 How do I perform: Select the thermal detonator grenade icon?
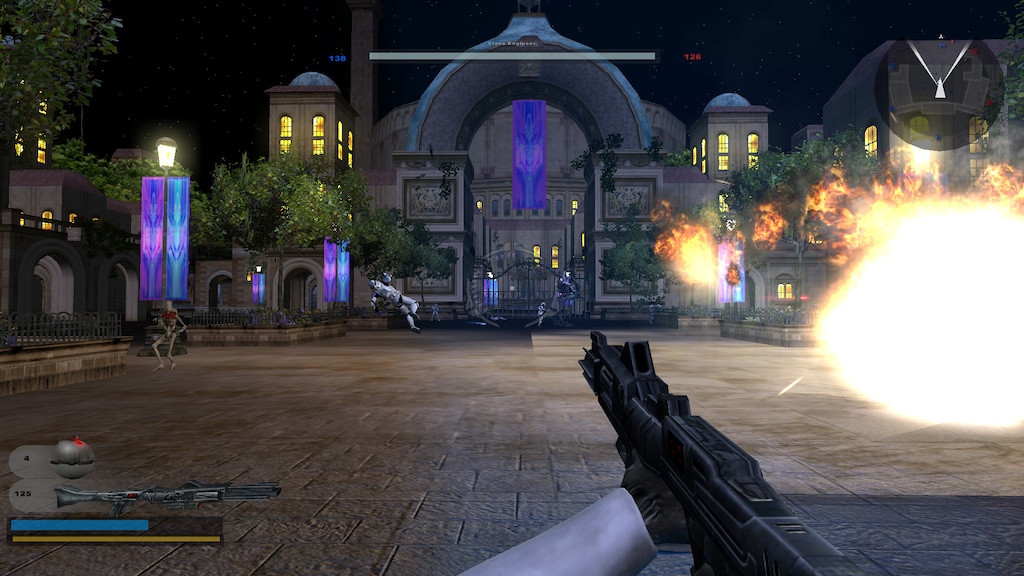point(72,457)
